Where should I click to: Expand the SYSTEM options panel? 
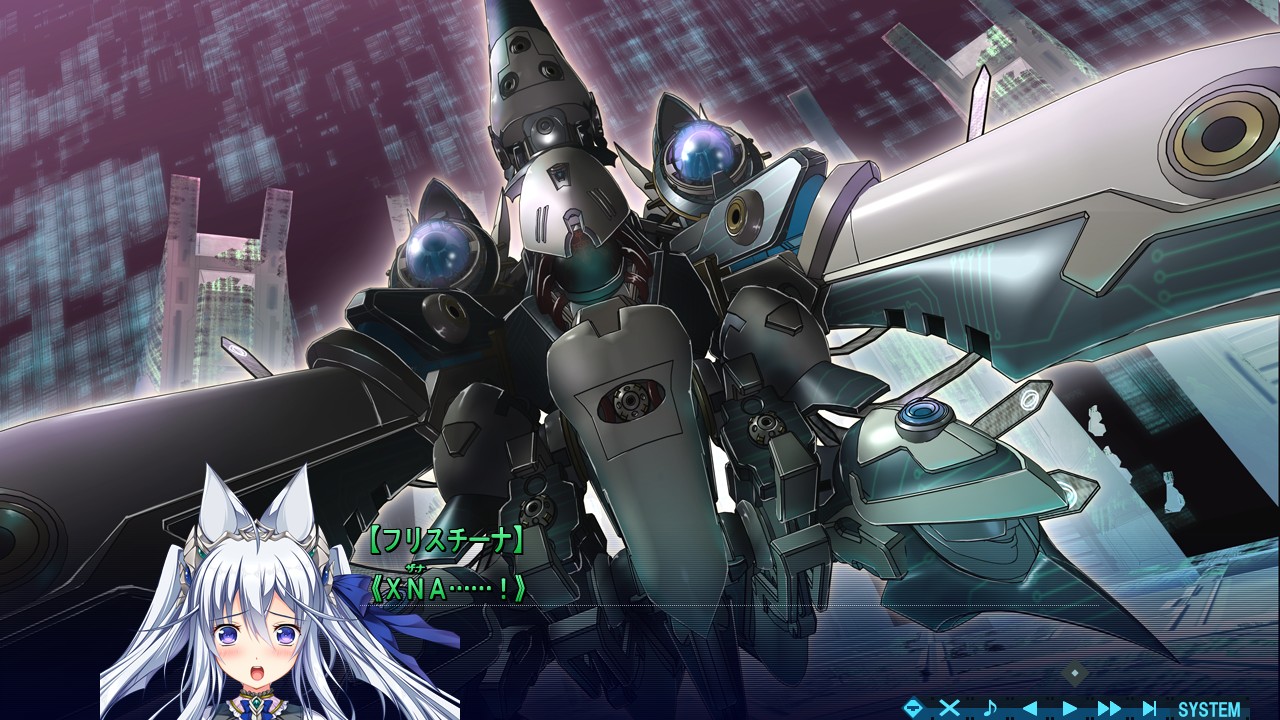tap(1208, 707)
